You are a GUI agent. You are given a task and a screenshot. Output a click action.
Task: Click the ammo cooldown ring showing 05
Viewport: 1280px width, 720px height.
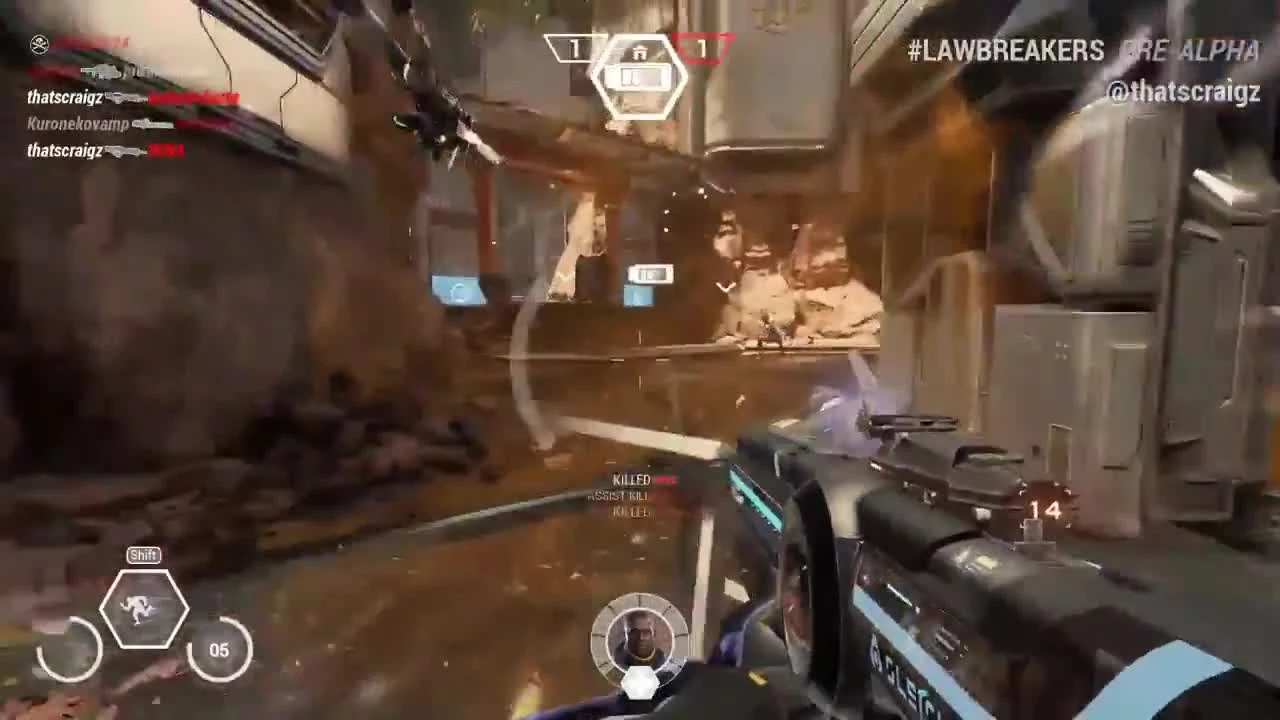[219, 650]
